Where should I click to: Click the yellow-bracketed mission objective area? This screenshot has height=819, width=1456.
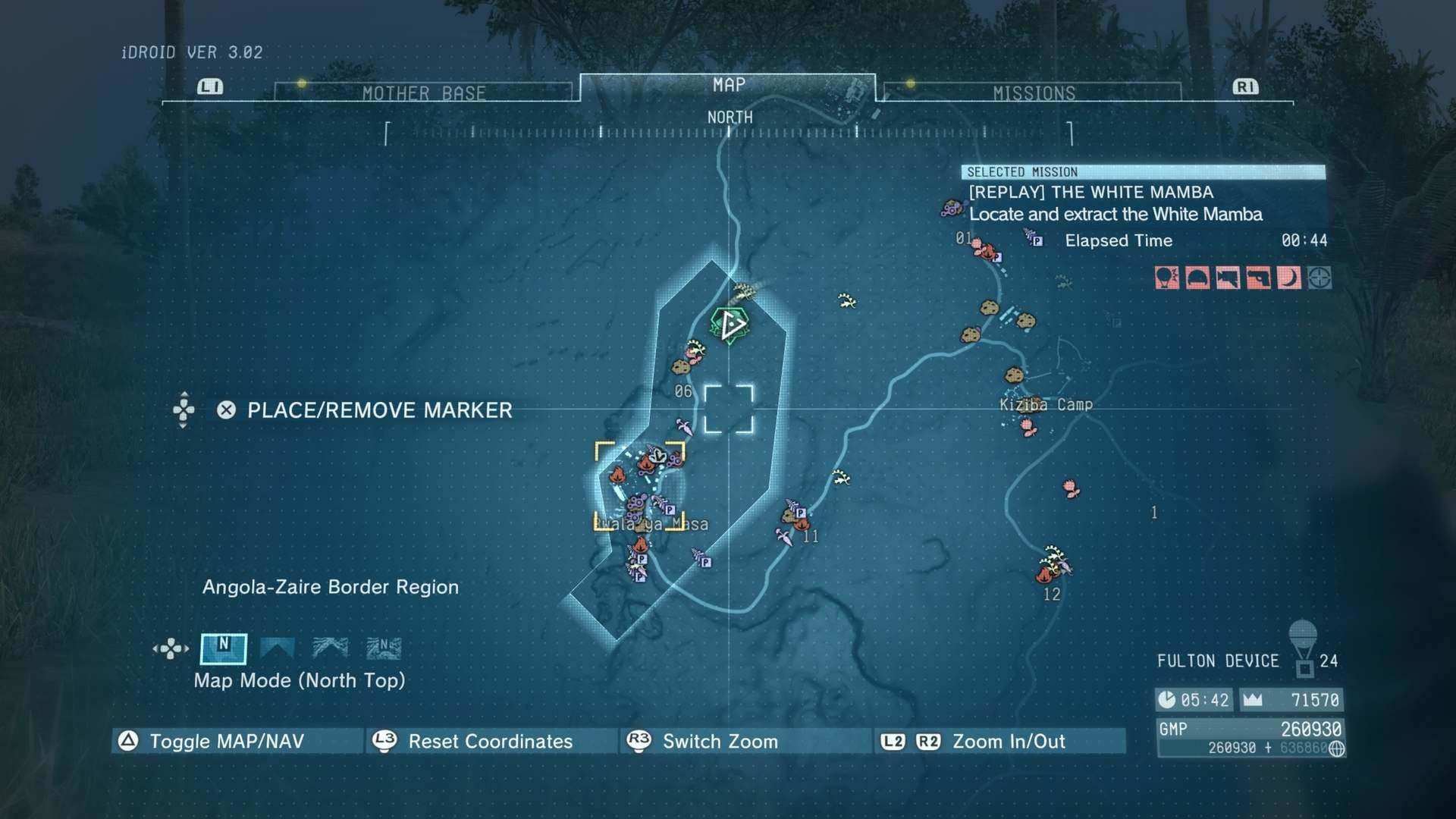click(639, 485)
